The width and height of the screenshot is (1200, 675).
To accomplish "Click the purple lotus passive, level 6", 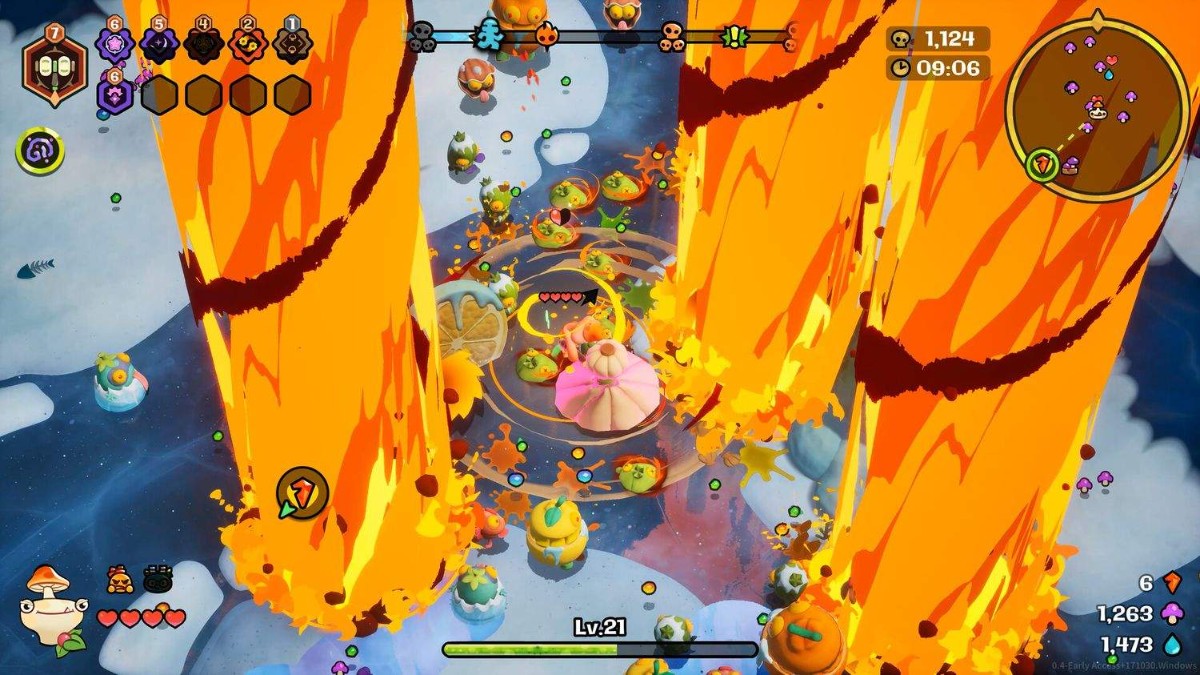I will [x=115, y=94].
